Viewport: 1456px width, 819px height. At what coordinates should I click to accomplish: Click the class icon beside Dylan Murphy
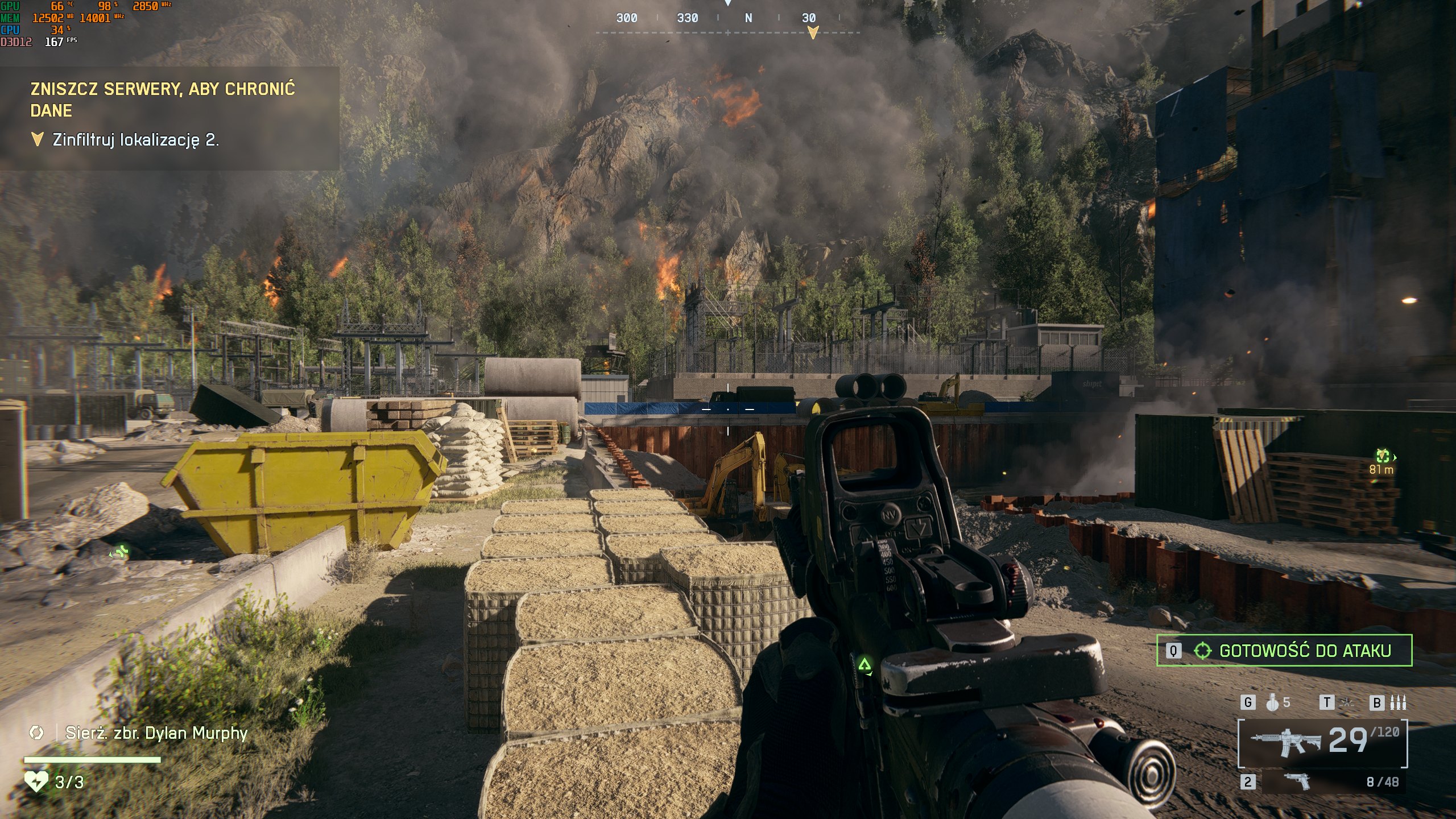click(x=36, y=733)
